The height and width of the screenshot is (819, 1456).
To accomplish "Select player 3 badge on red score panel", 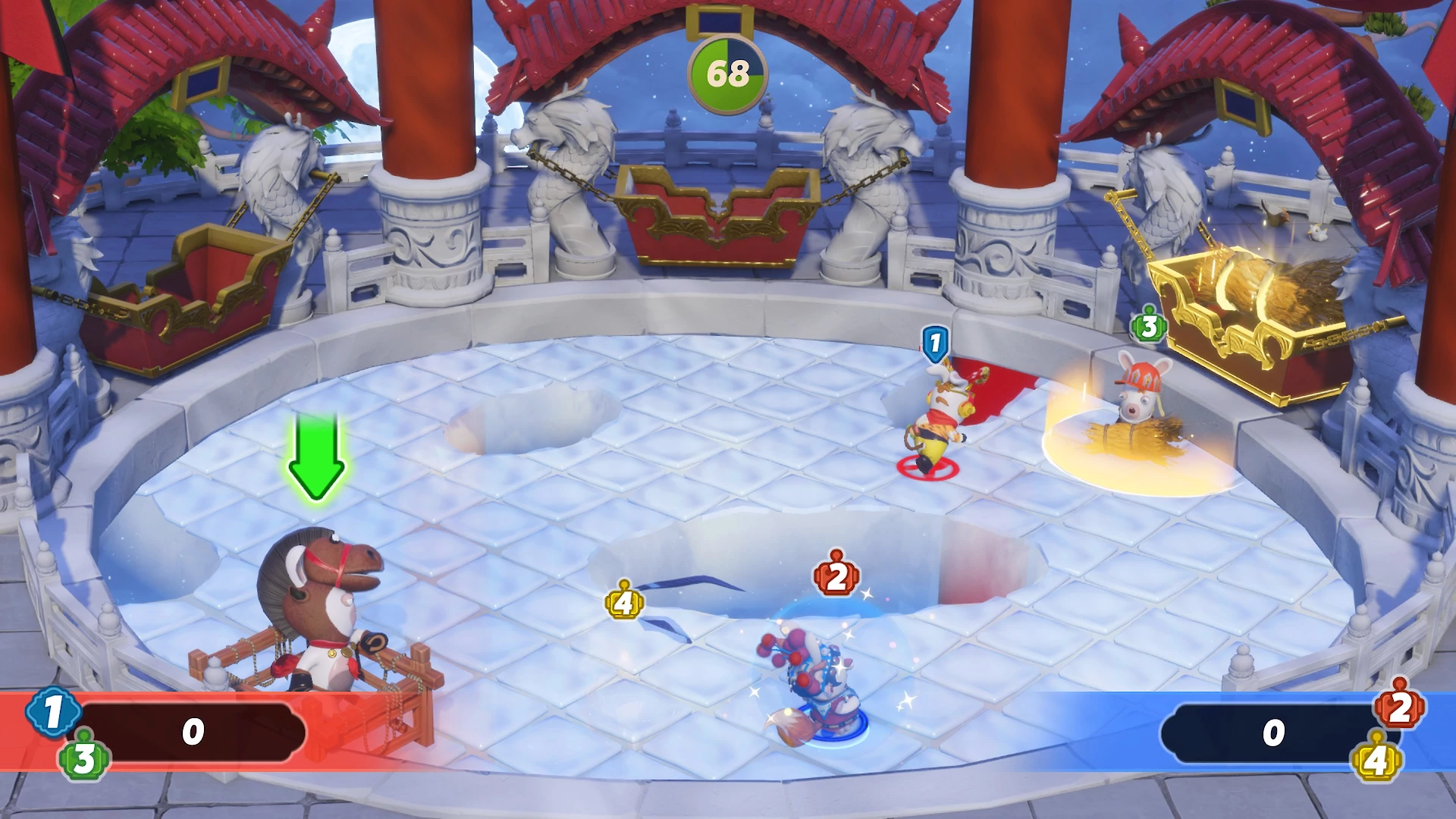I will [83, 758].
